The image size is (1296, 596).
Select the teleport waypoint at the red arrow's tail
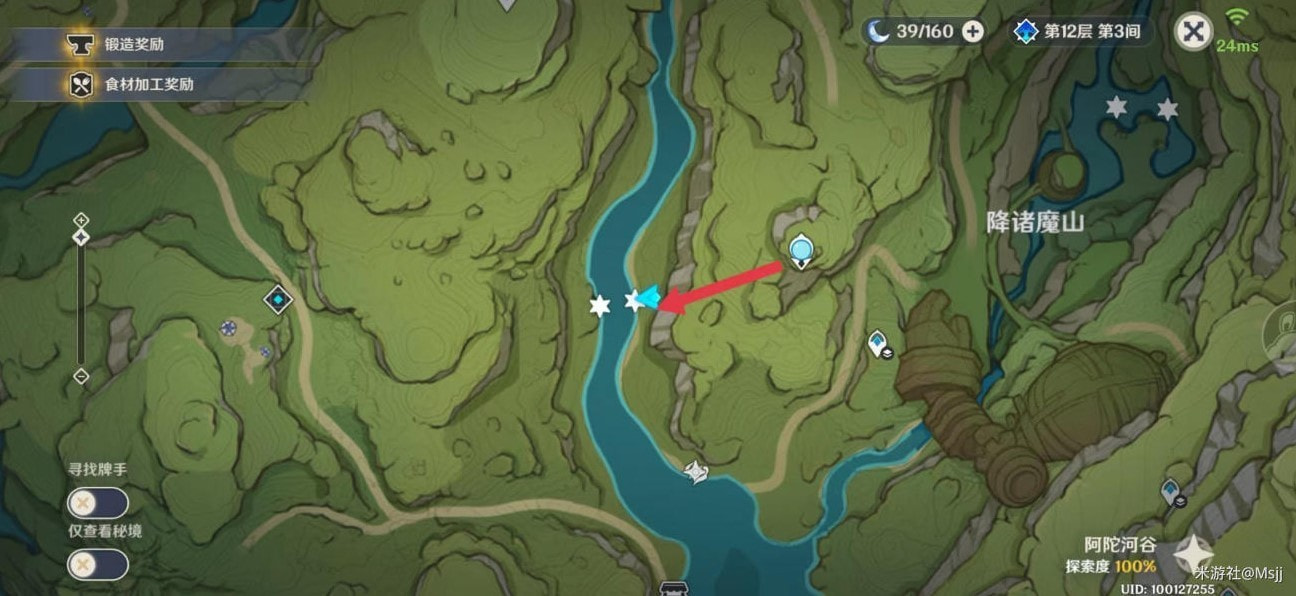(x=800, y=250)
